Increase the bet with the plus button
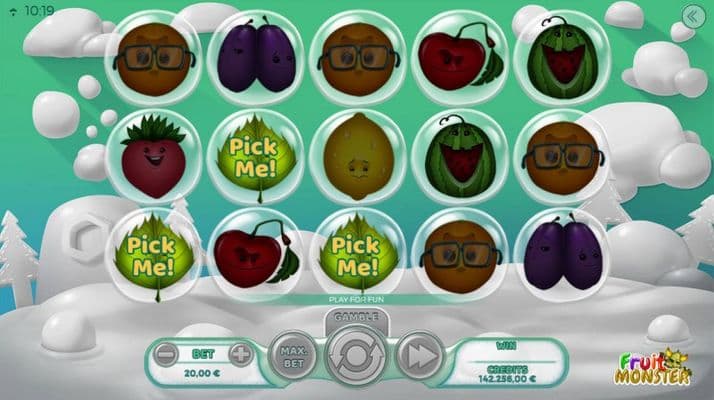This screenshot has width=714, height=400. click(241, 354)
